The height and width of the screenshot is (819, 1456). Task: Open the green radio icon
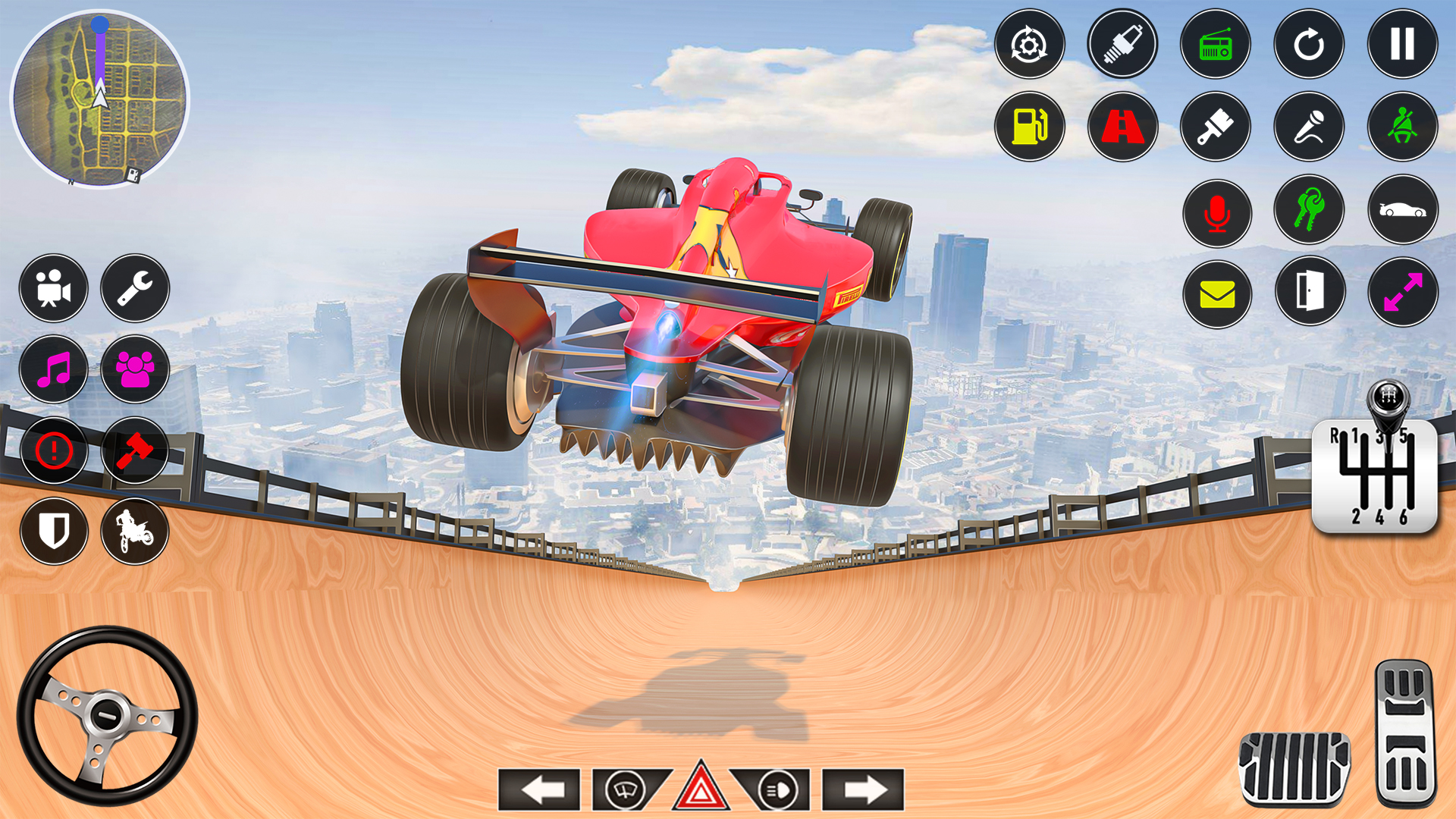point(1215,45)
